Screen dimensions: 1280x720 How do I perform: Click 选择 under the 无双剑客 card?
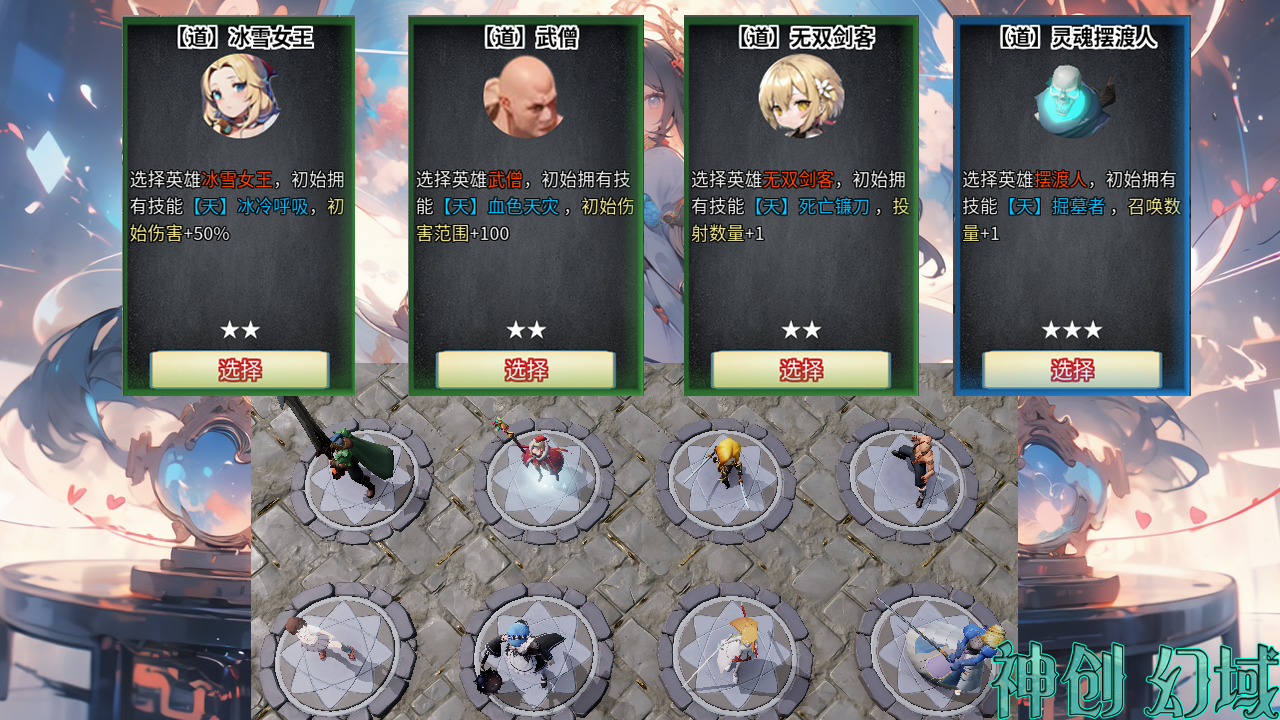800,369
